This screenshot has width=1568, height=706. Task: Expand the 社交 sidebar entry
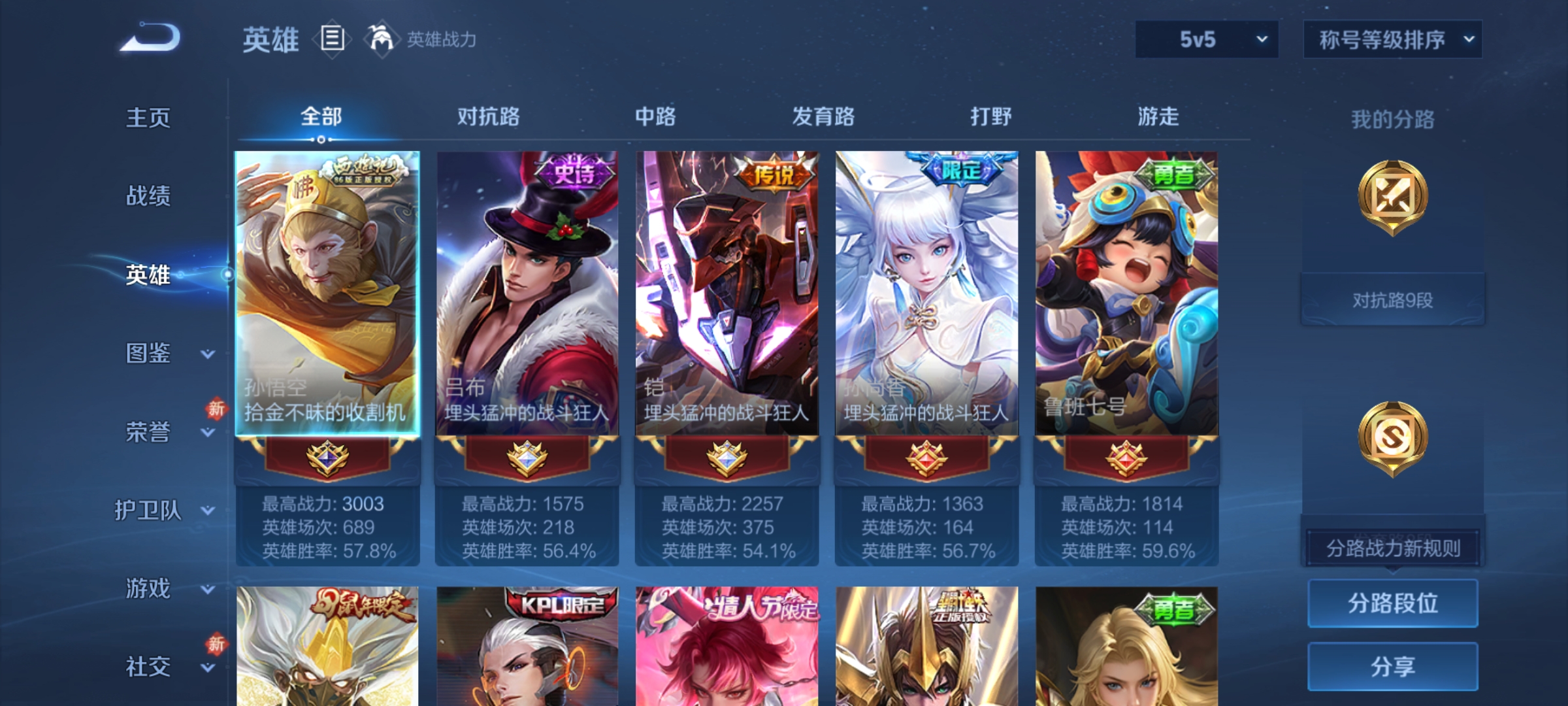[148, 668]
